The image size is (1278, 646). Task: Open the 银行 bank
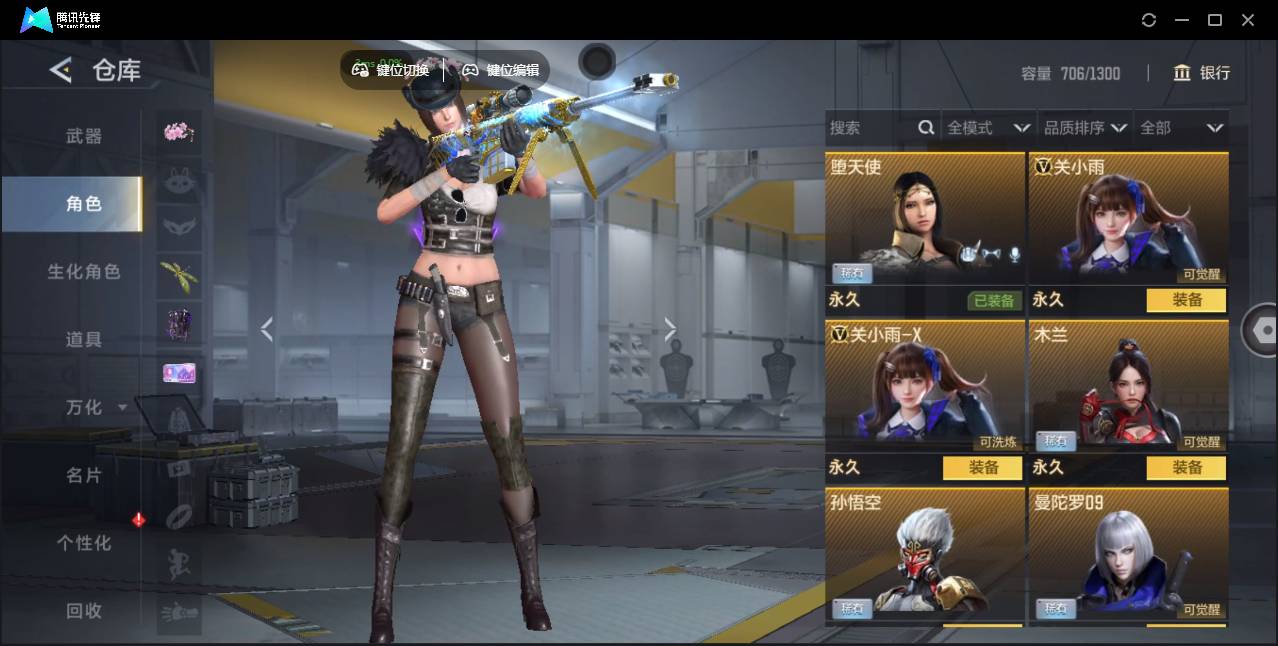point(1202,73)
